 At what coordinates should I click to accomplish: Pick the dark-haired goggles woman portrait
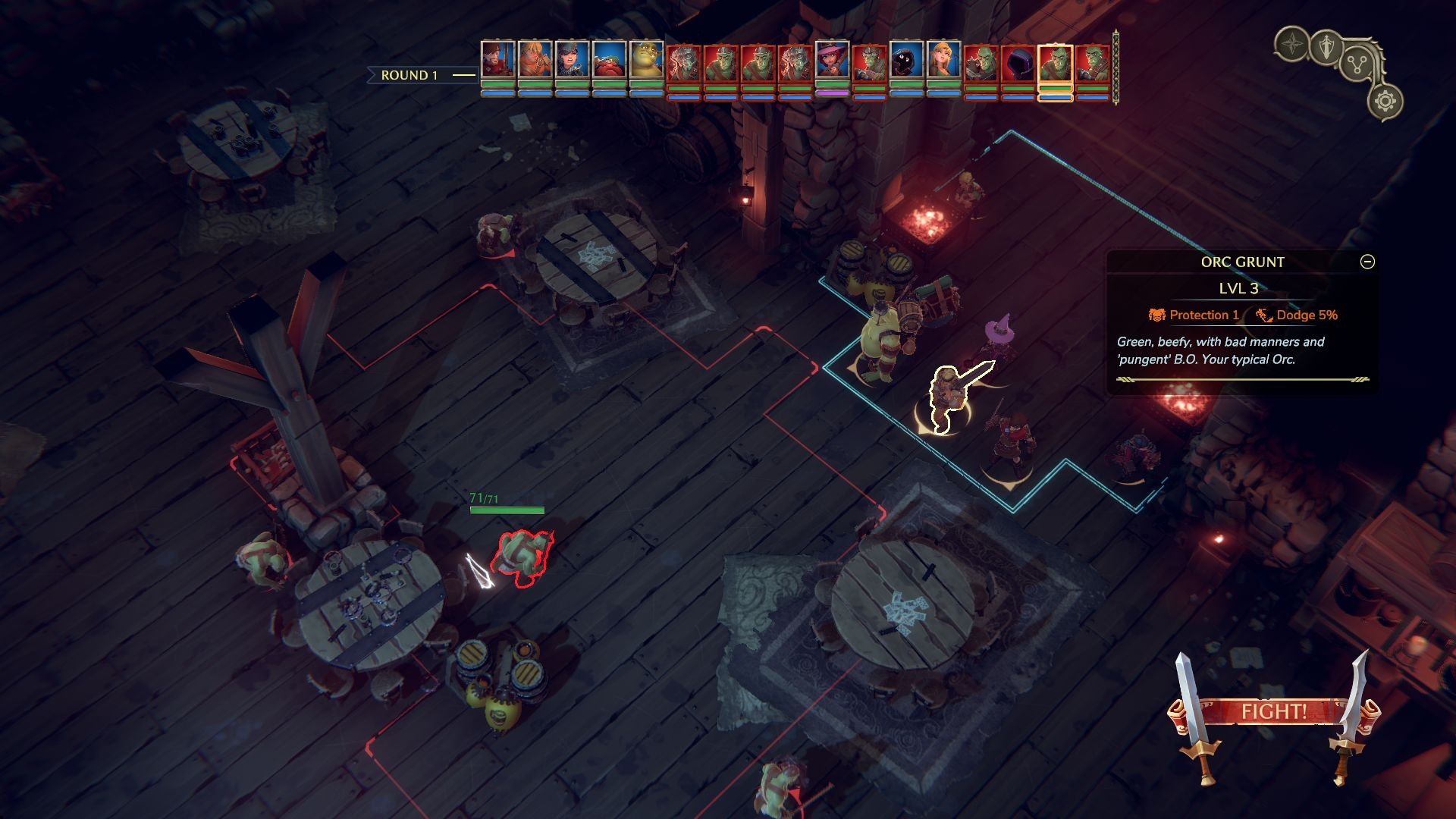tap(572, 59)
